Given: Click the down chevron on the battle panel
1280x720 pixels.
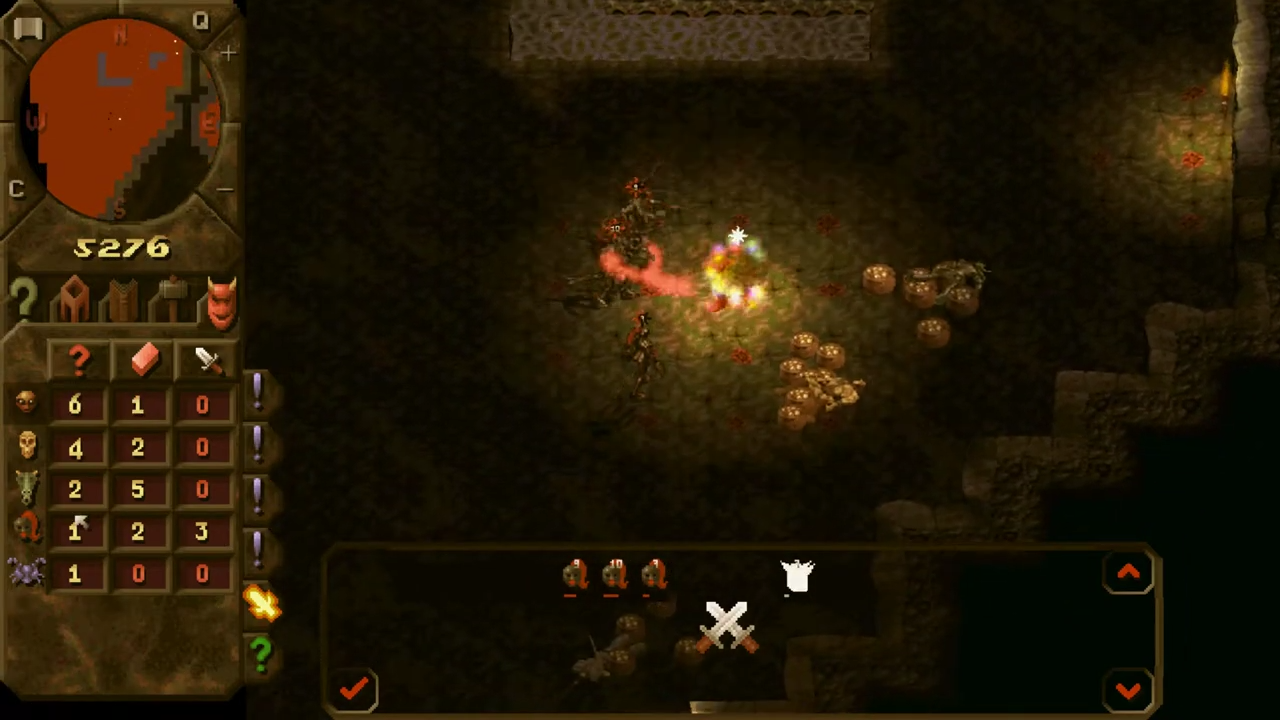Looking at the screenshot, I should (1128, 688).
